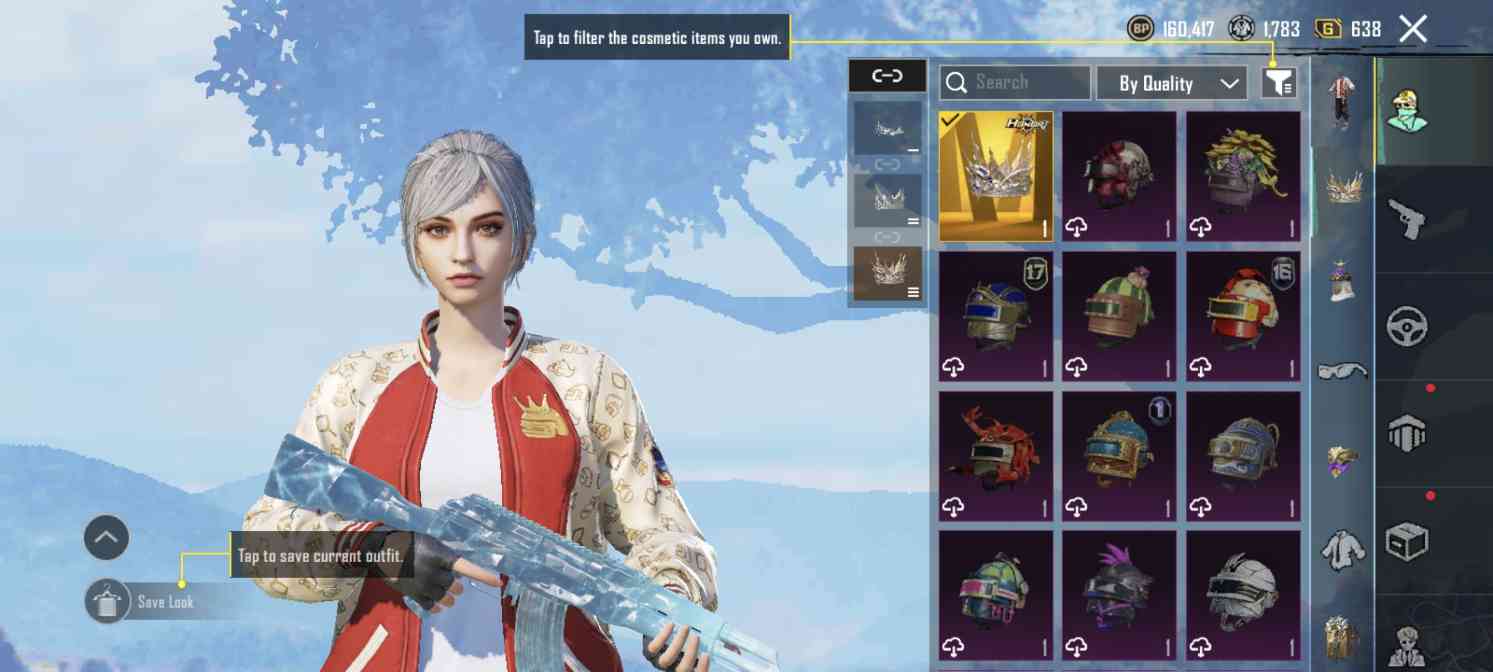Image resolution: width=1493 pixels, height=672 pixels.
Task: Save the current outfit with Save Look
Action: (141, 602)
